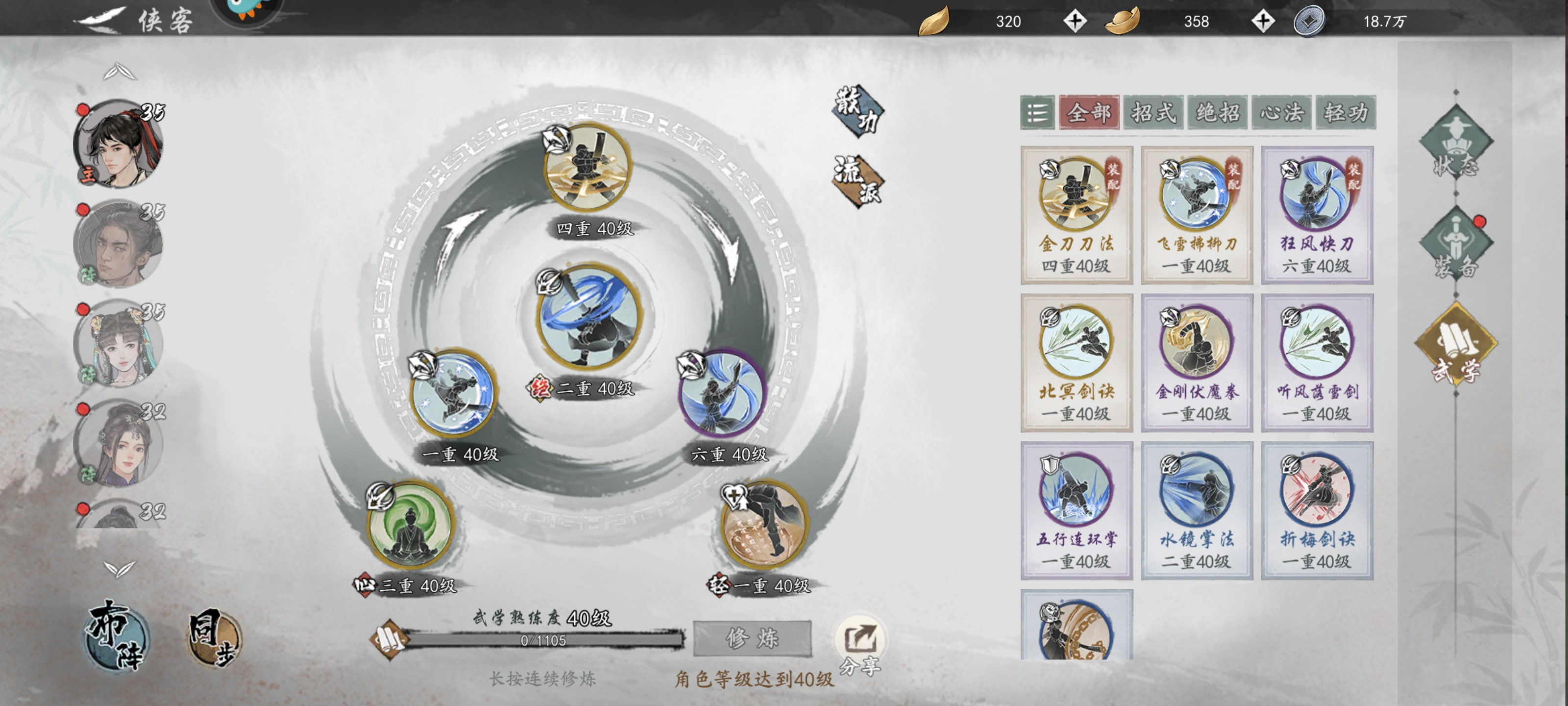Screen dimensions: 1568x706
Task: Share via the 分享 button
Action: tap(859, 646)
